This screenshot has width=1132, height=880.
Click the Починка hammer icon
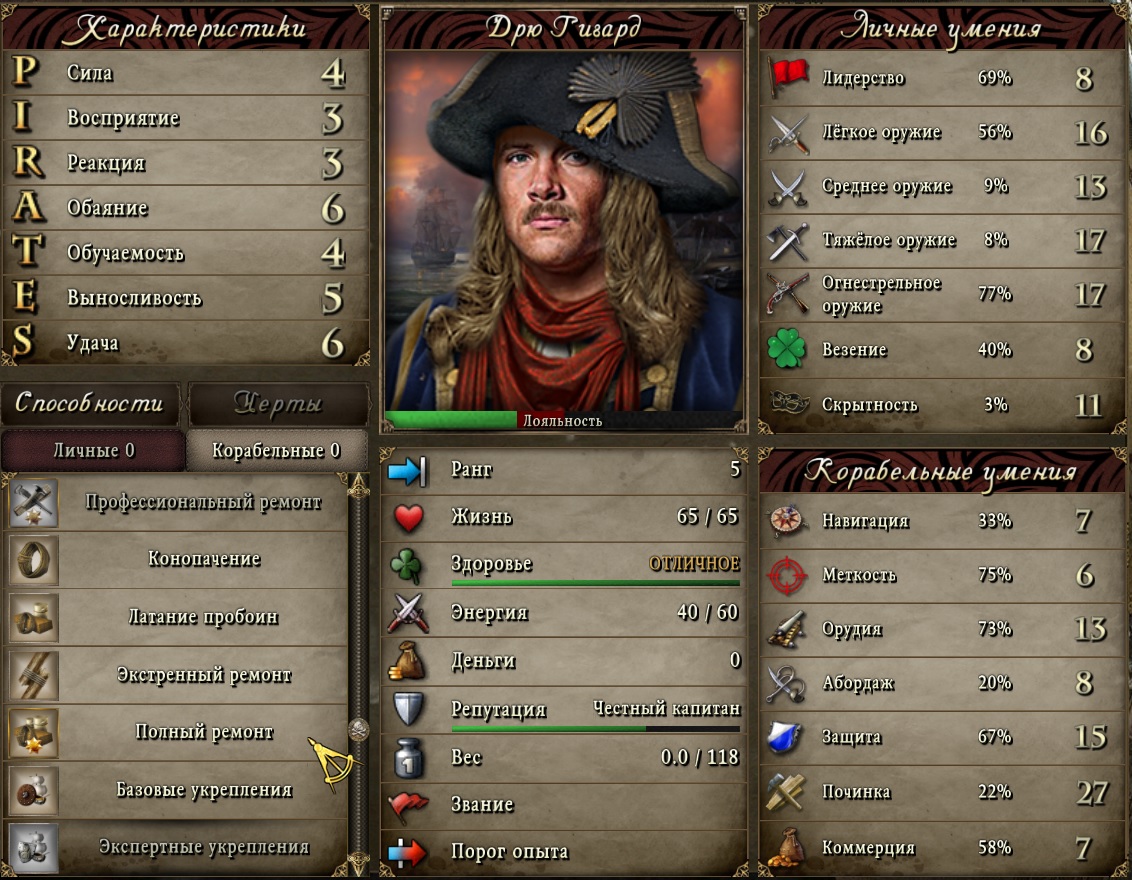click(x=787, y=792)
